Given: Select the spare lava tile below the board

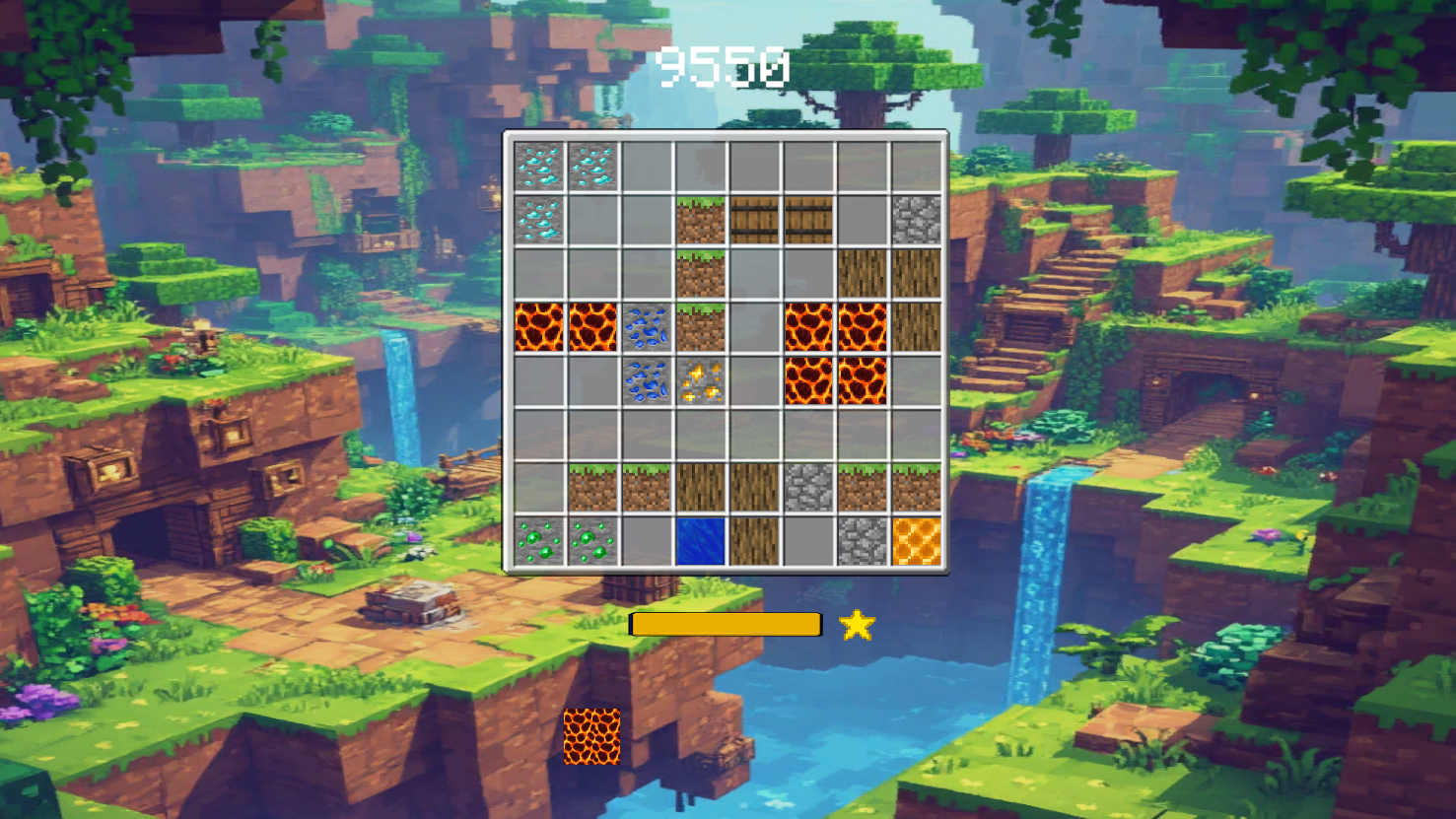Looking at the screenshot, I should (x=592, y=734).
